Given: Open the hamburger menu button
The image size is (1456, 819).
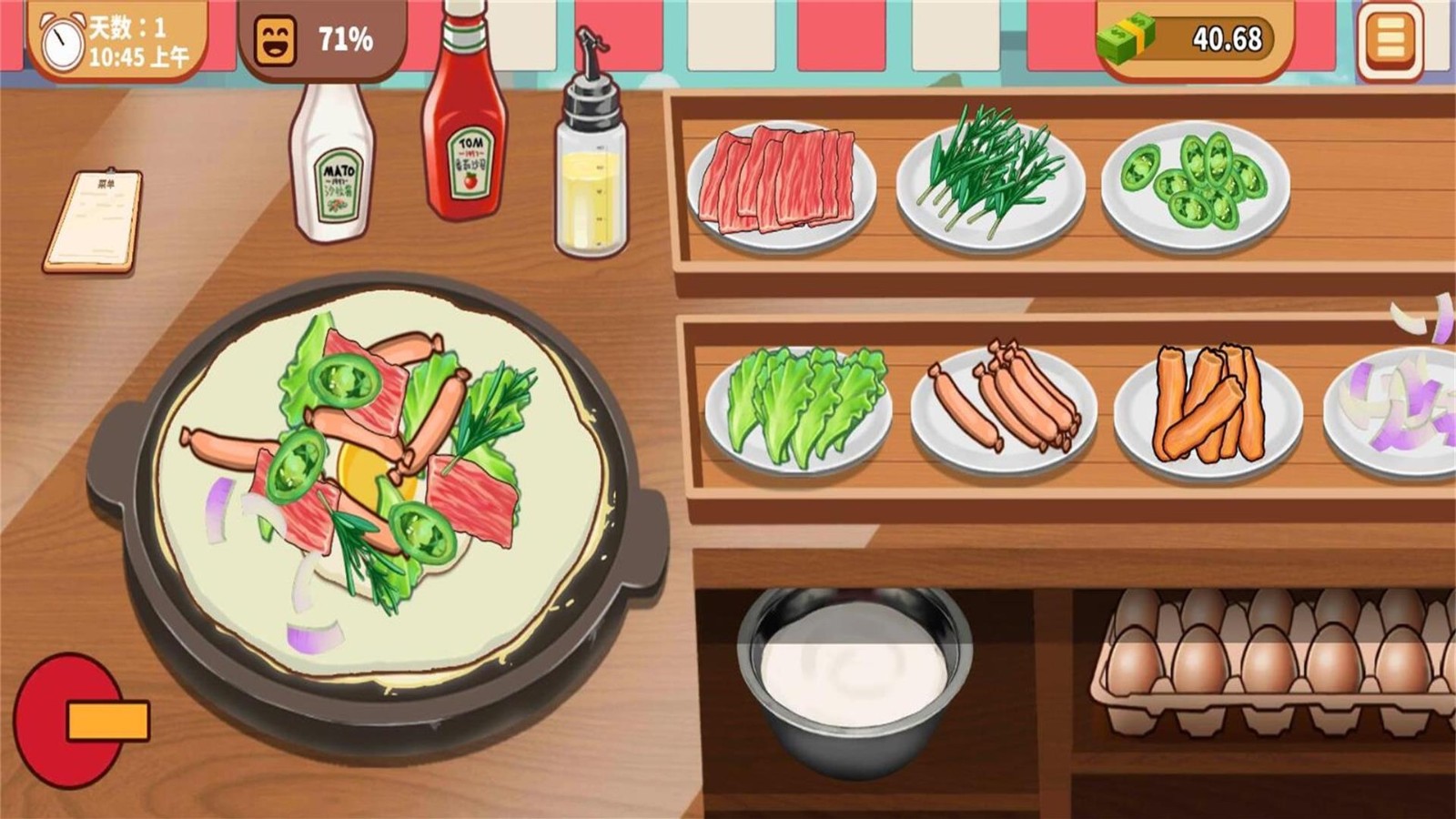Looking at the screenshot, I should [1390, 41].
